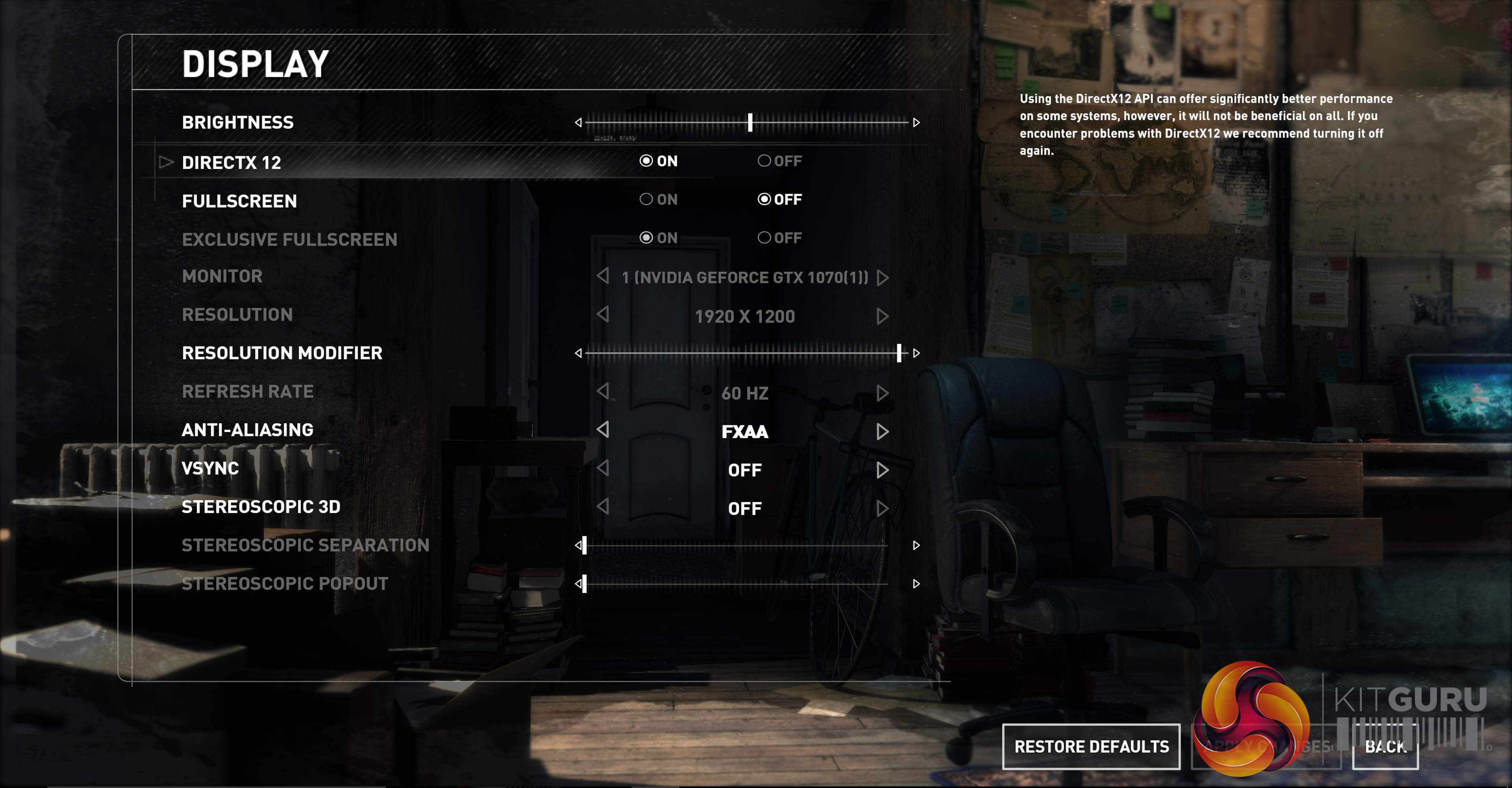
Task: Lower Brightness using the left arrow
Action: (x=578, y=123)
